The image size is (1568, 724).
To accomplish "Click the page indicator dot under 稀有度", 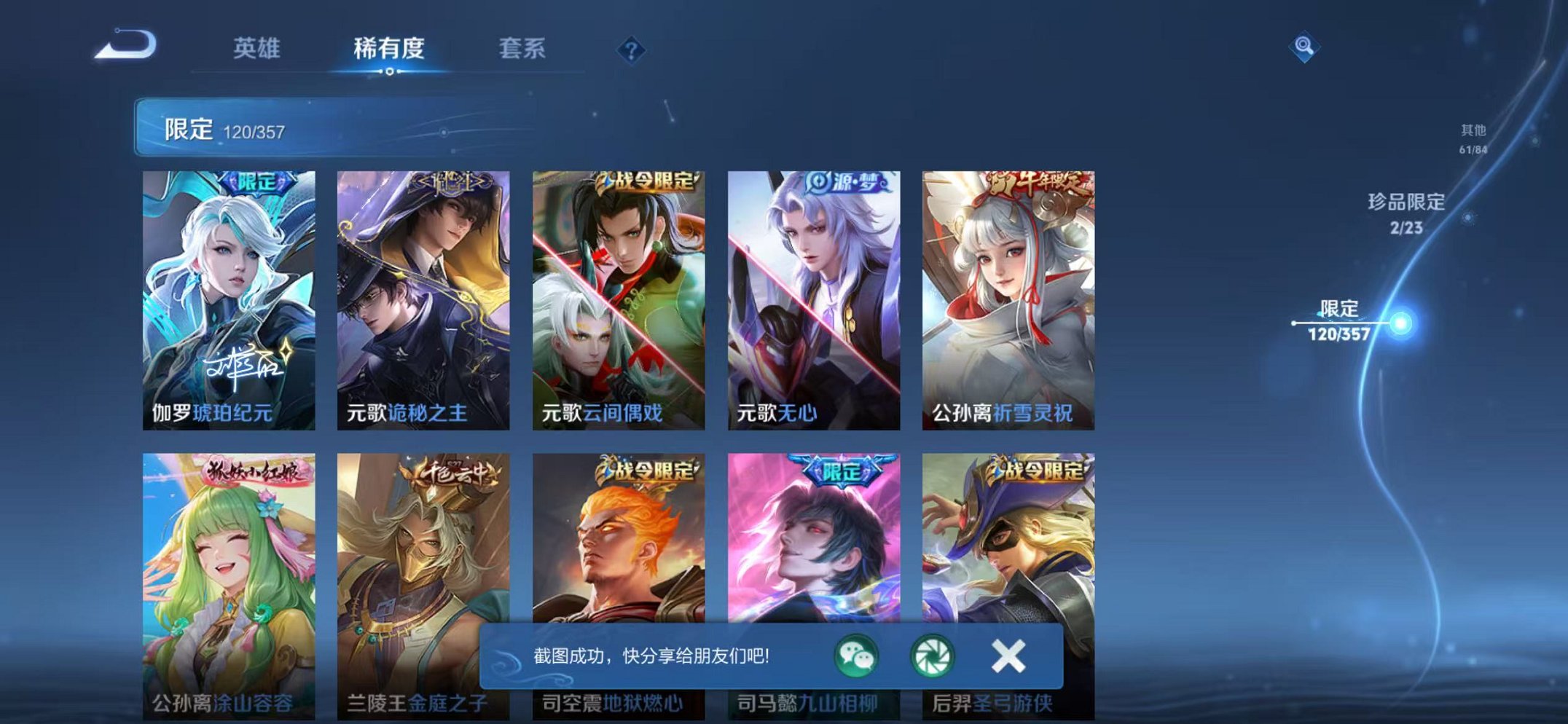I will coord(391,71).
